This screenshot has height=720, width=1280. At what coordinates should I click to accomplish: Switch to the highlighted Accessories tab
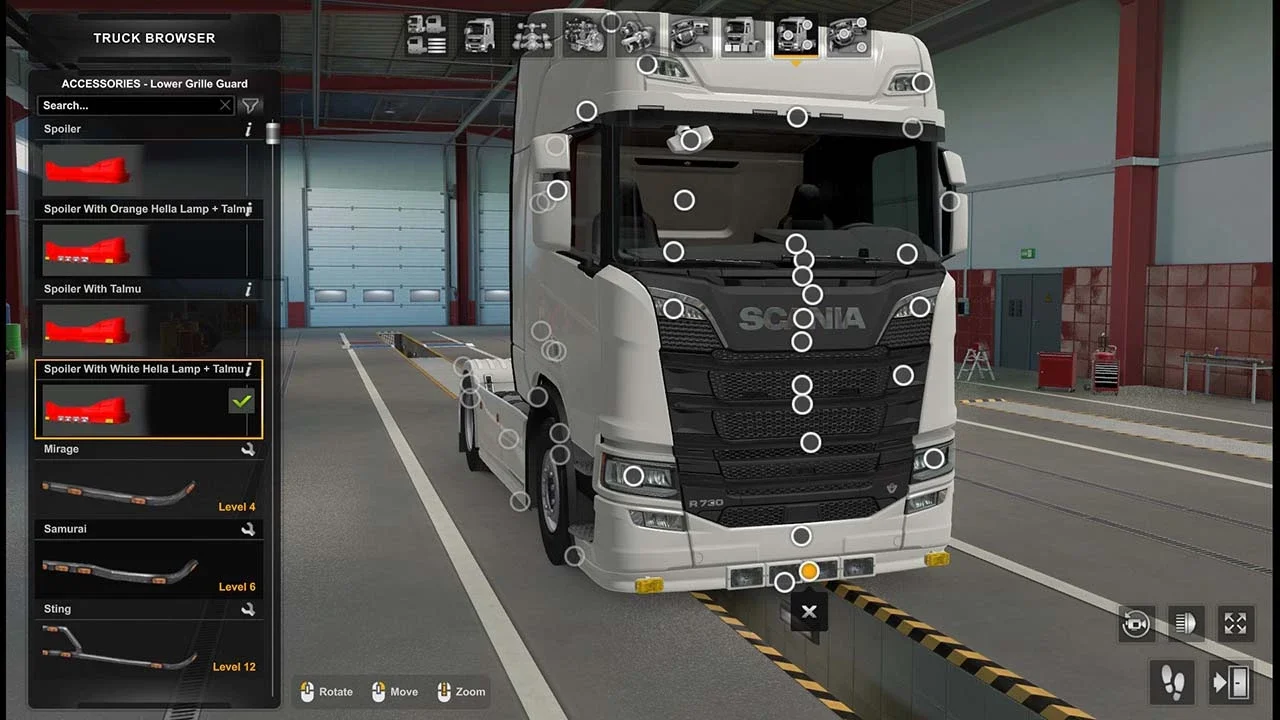point(795,35)
